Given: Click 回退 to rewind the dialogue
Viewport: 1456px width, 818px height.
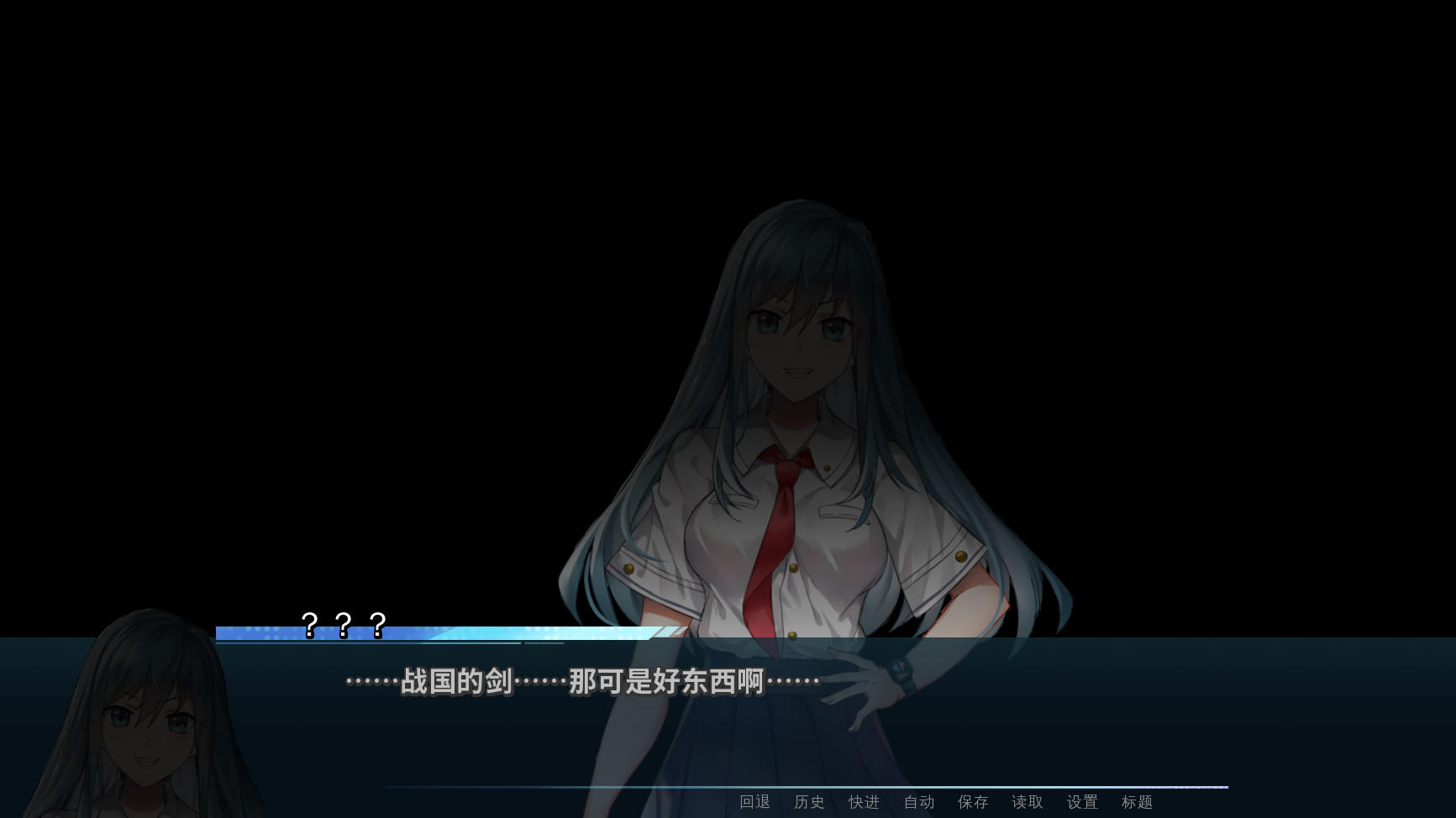Looking at the screenshot, I should pos(754,802).
